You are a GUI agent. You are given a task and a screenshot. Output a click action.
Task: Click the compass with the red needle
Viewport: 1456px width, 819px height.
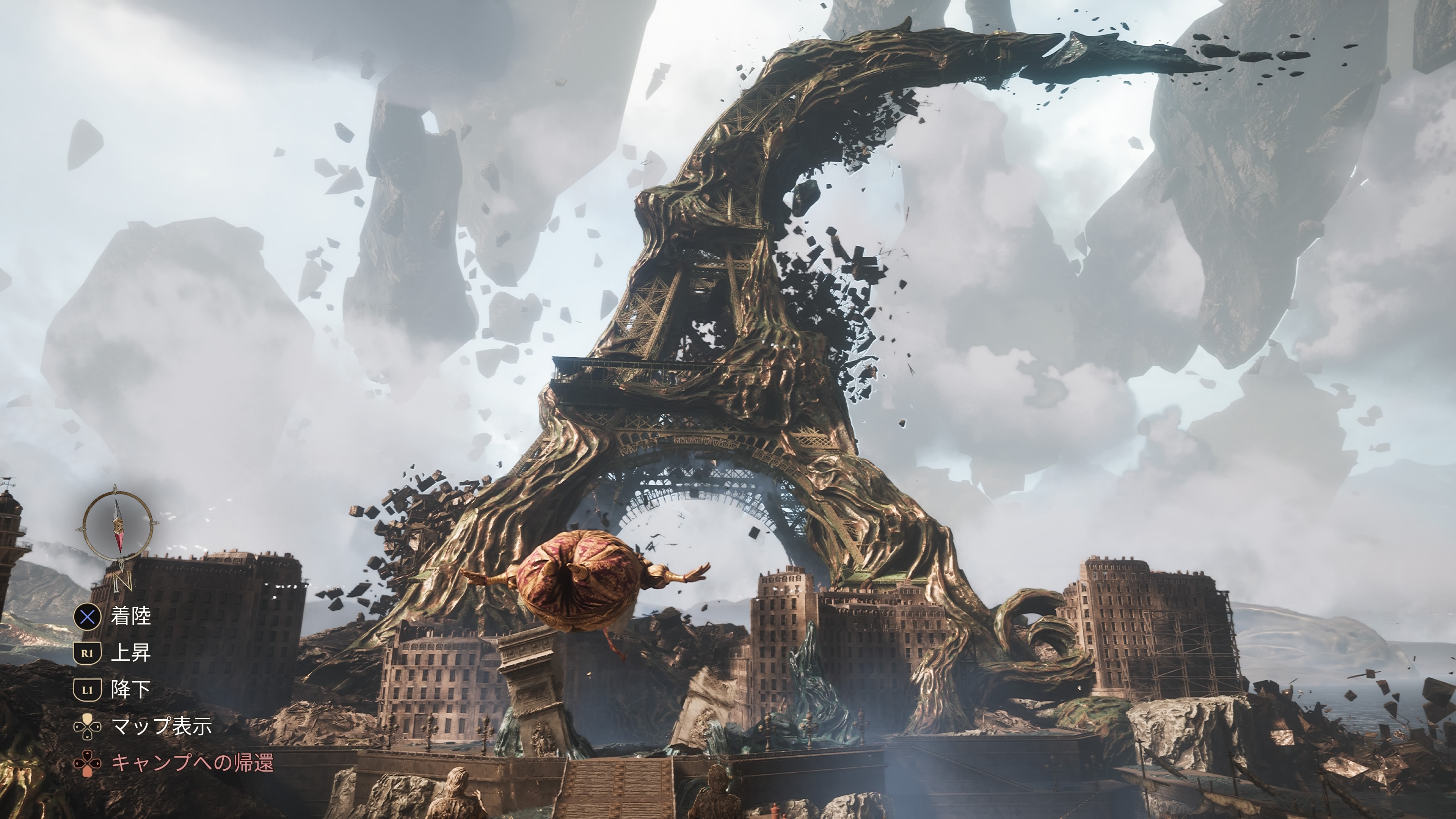pyautogui.click(x=118, y=526)
